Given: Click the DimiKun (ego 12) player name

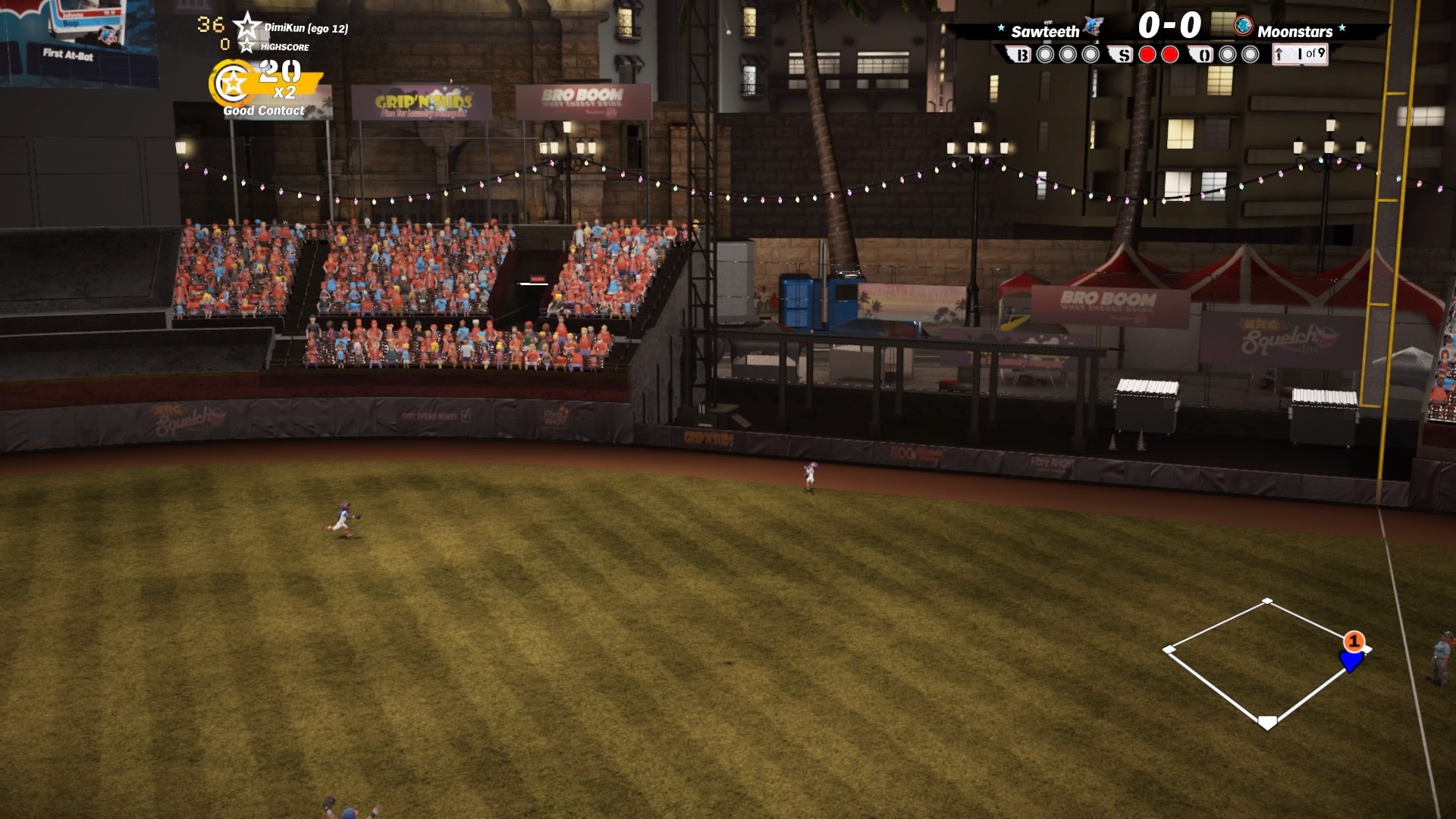Looking at the screenshot, I should [306, 27].
